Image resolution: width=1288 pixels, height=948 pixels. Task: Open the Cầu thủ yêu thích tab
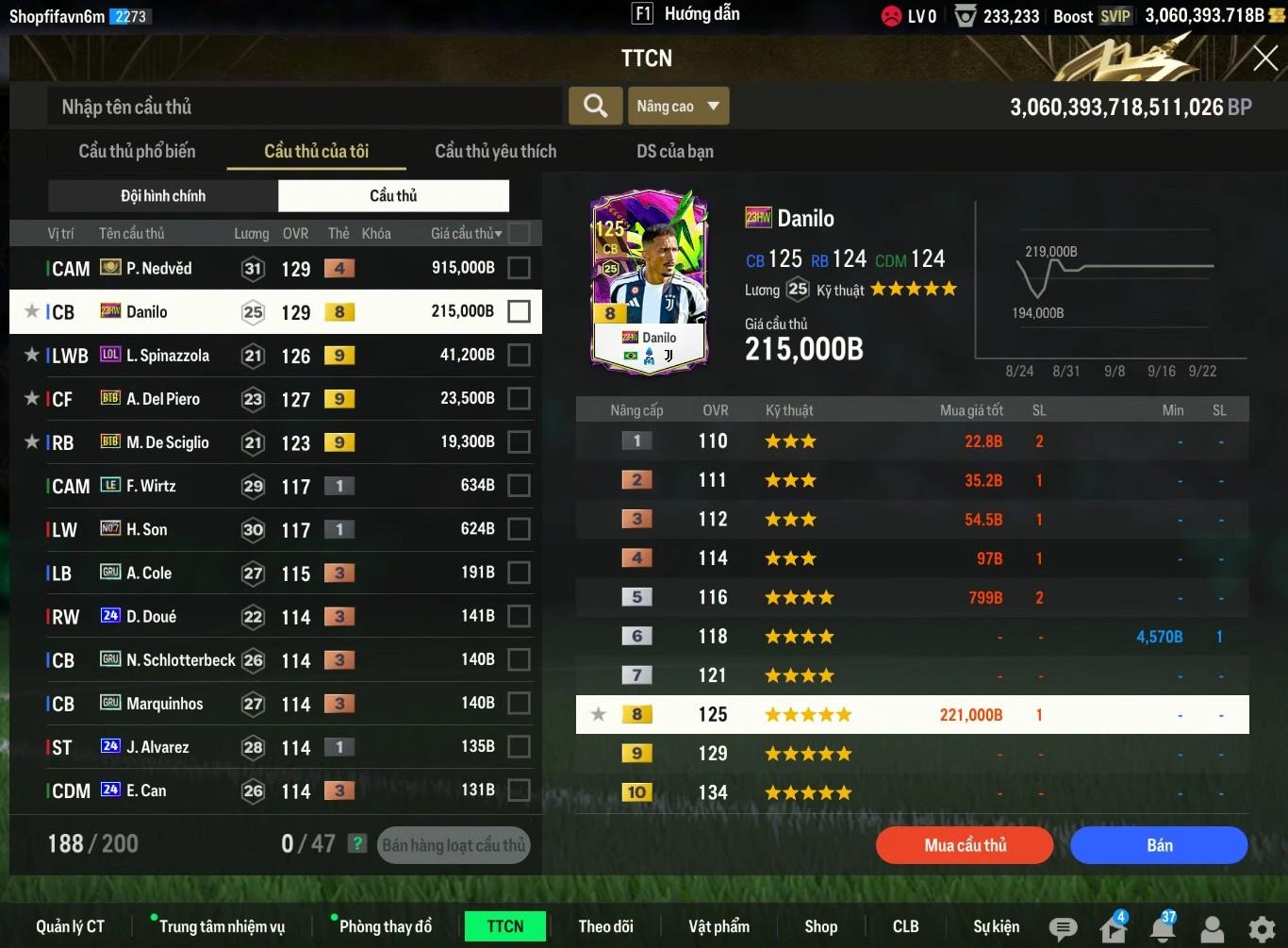tap(495, 151)
